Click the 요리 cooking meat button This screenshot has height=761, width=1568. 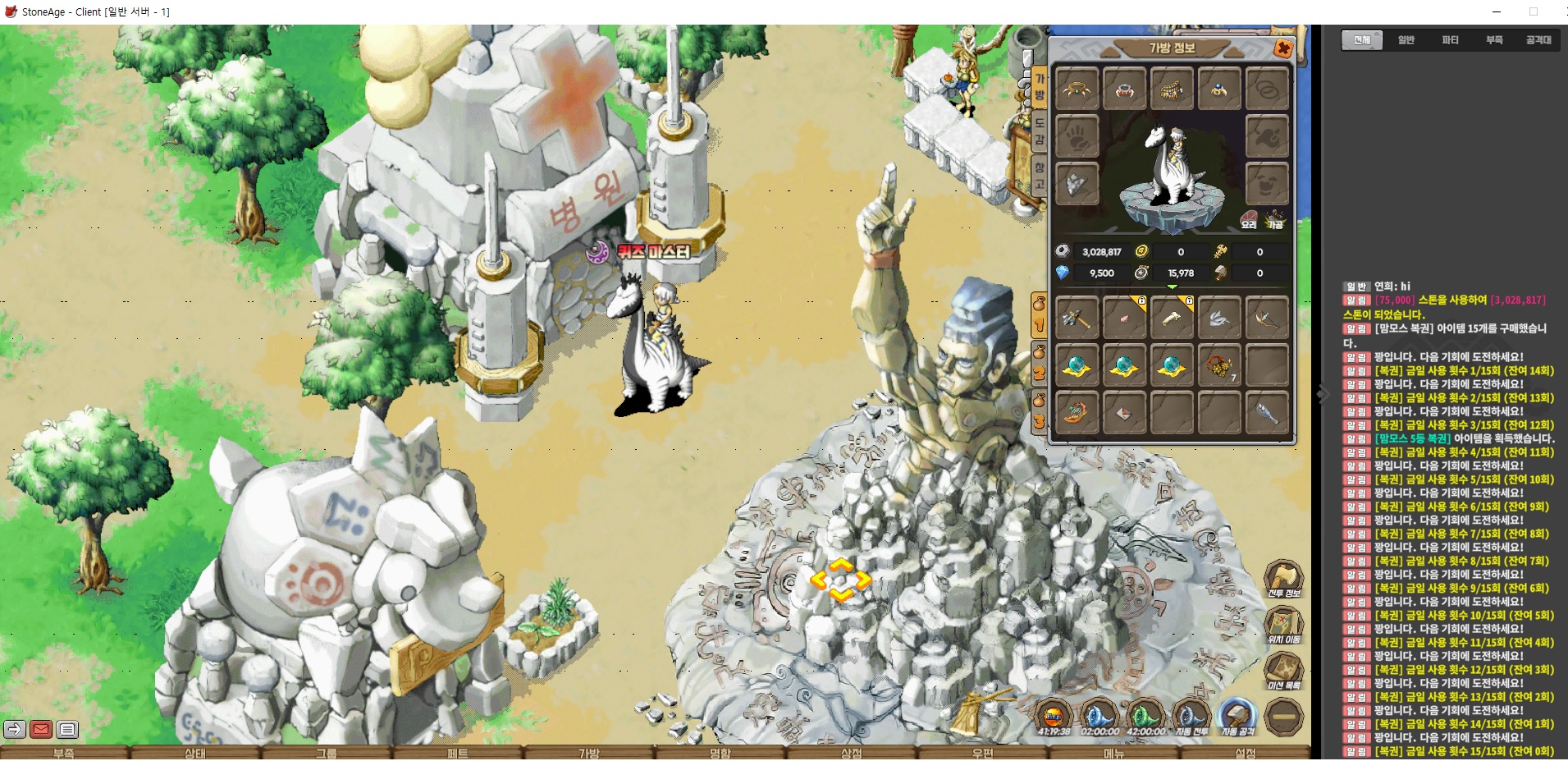[x=1249, y=219]
